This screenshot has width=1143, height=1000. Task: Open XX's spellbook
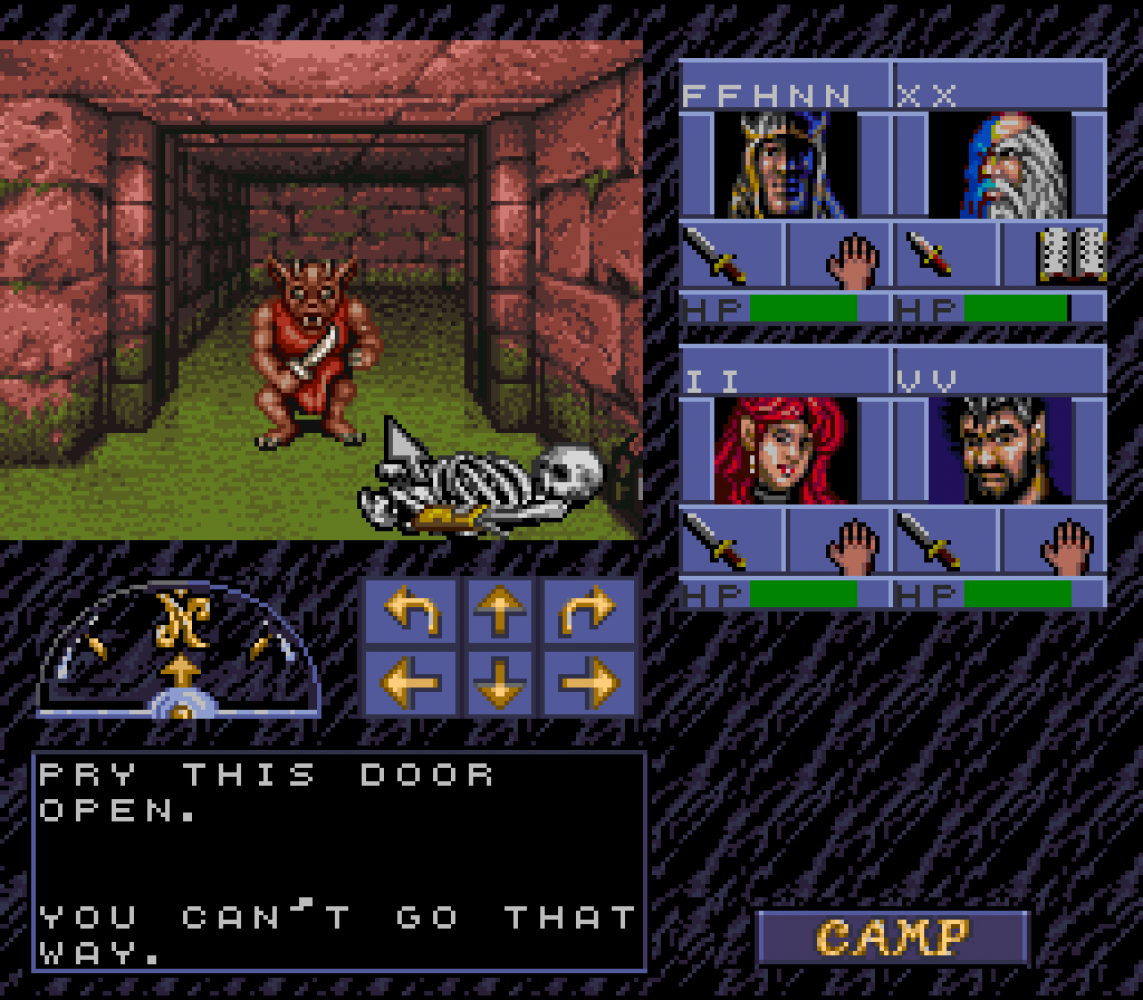pyautogui.click(x=1055, y=256)
